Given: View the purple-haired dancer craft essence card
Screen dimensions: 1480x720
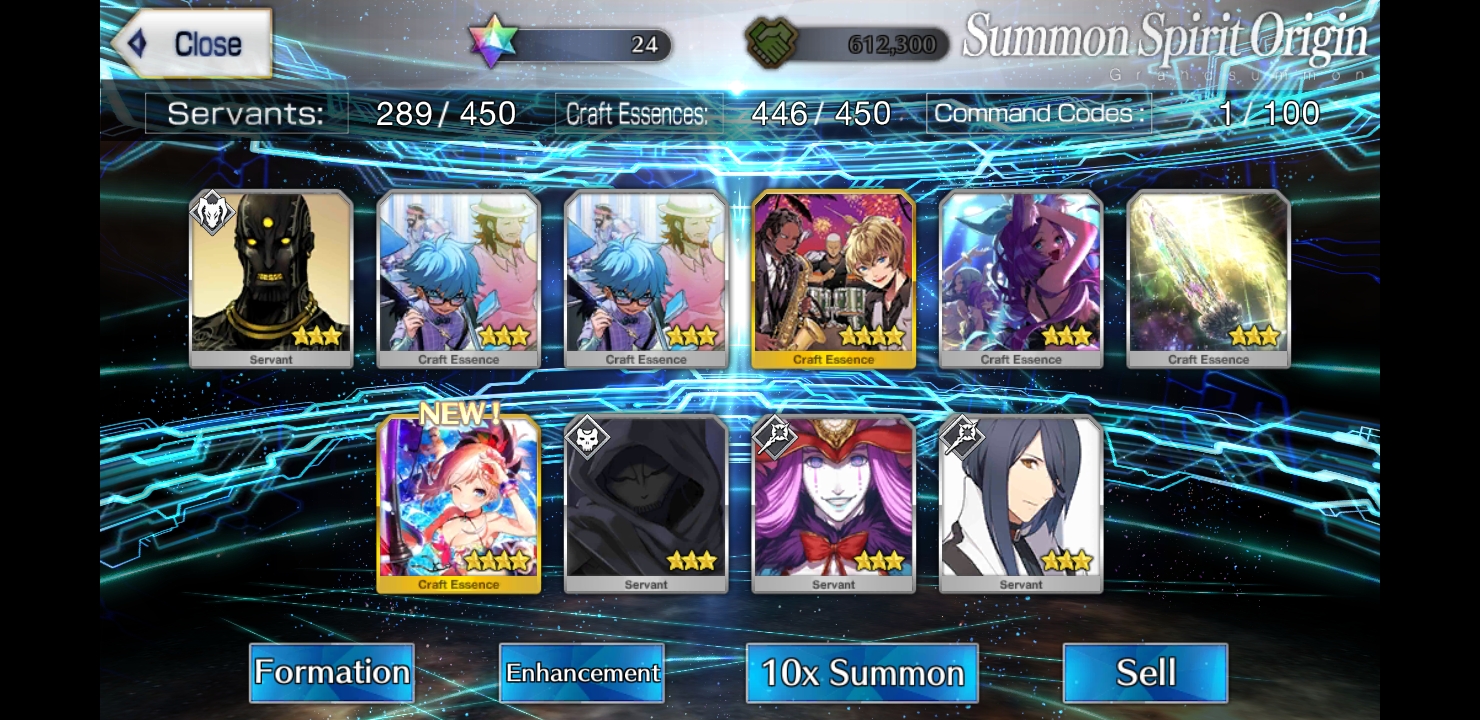Looking at the screenshot, I should click(1021, 278).
